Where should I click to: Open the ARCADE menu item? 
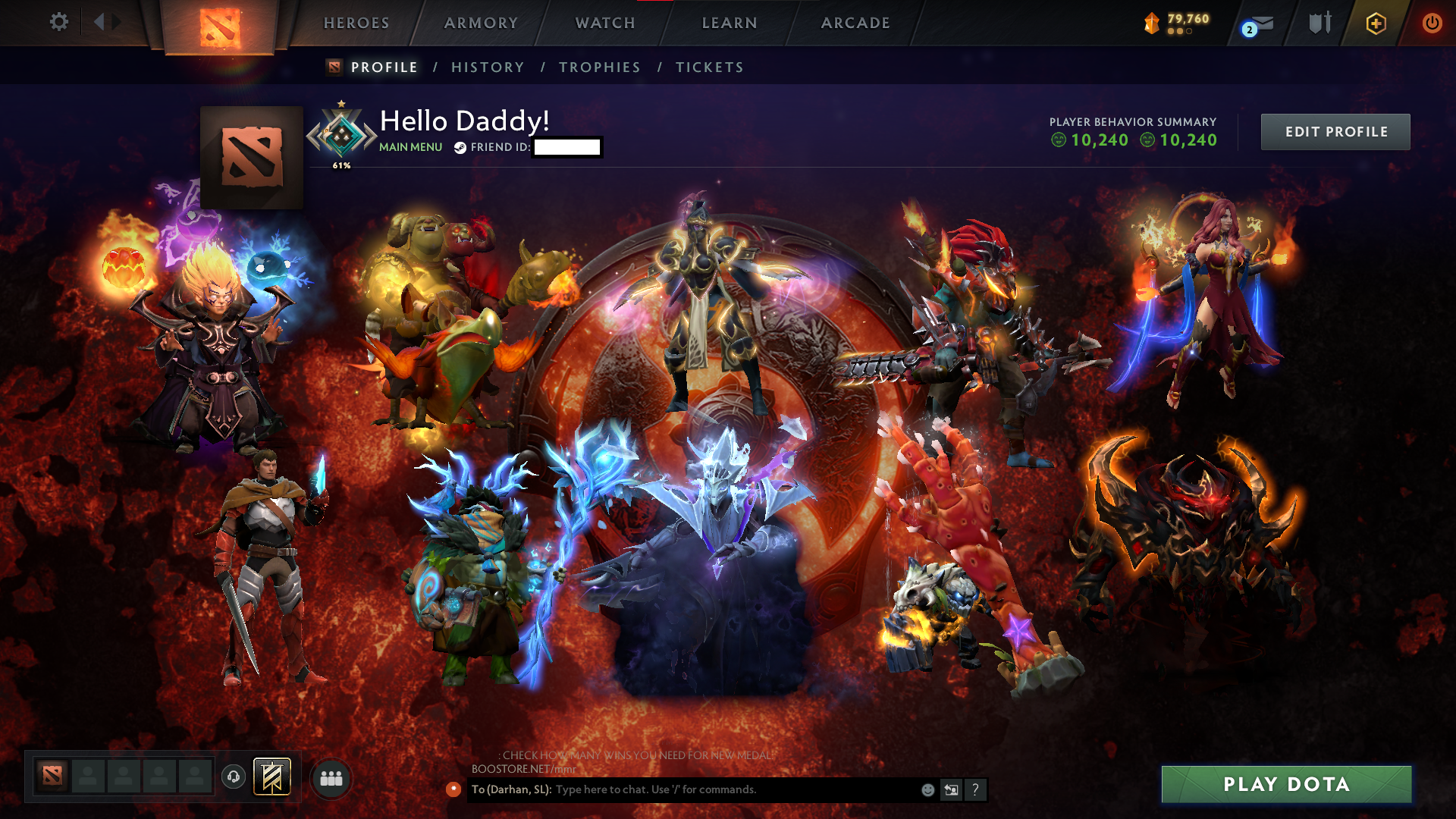(x=855, y=23)
